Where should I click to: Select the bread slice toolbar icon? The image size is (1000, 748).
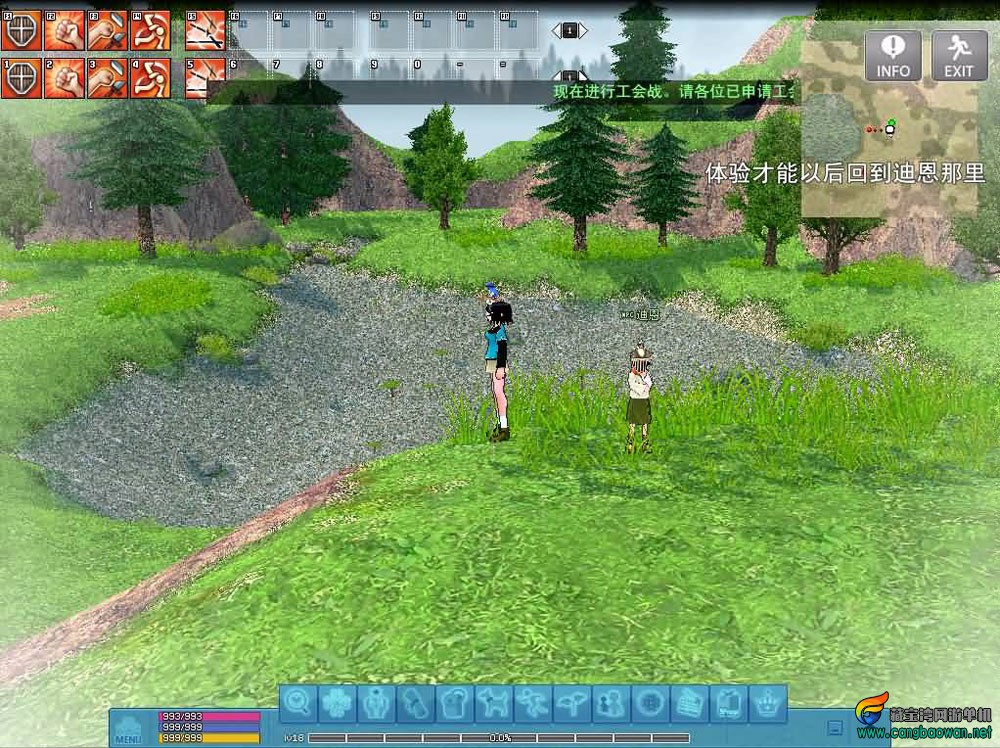455,704
